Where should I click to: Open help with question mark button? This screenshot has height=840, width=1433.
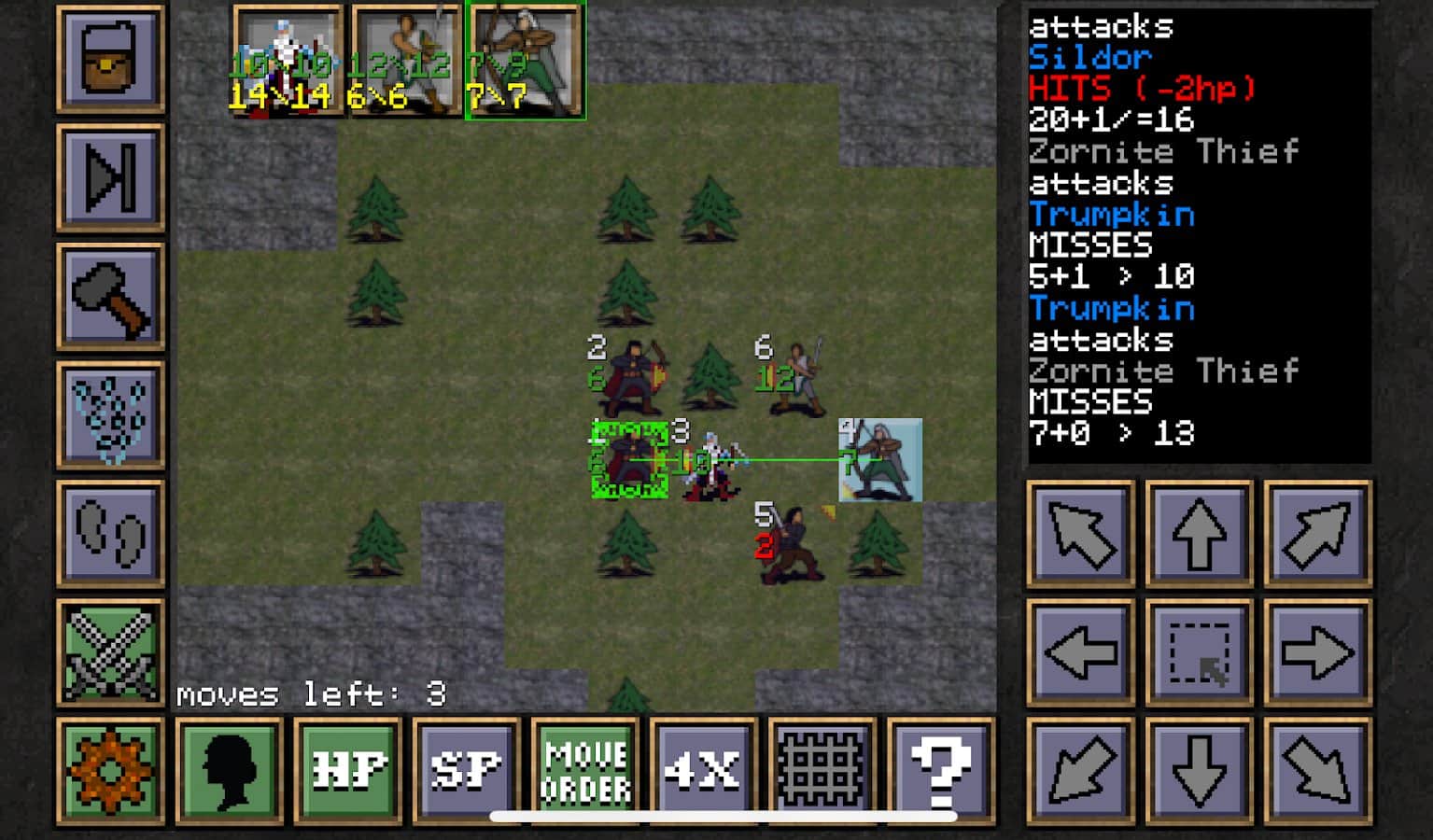coord(940,770)
